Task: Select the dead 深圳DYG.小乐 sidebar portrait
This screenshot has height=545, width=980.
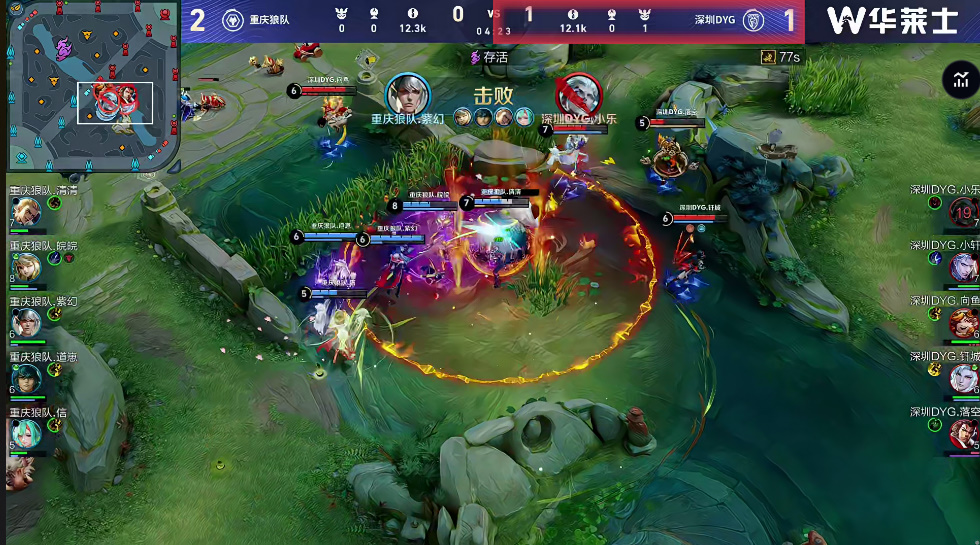Action: pos(963,212)
